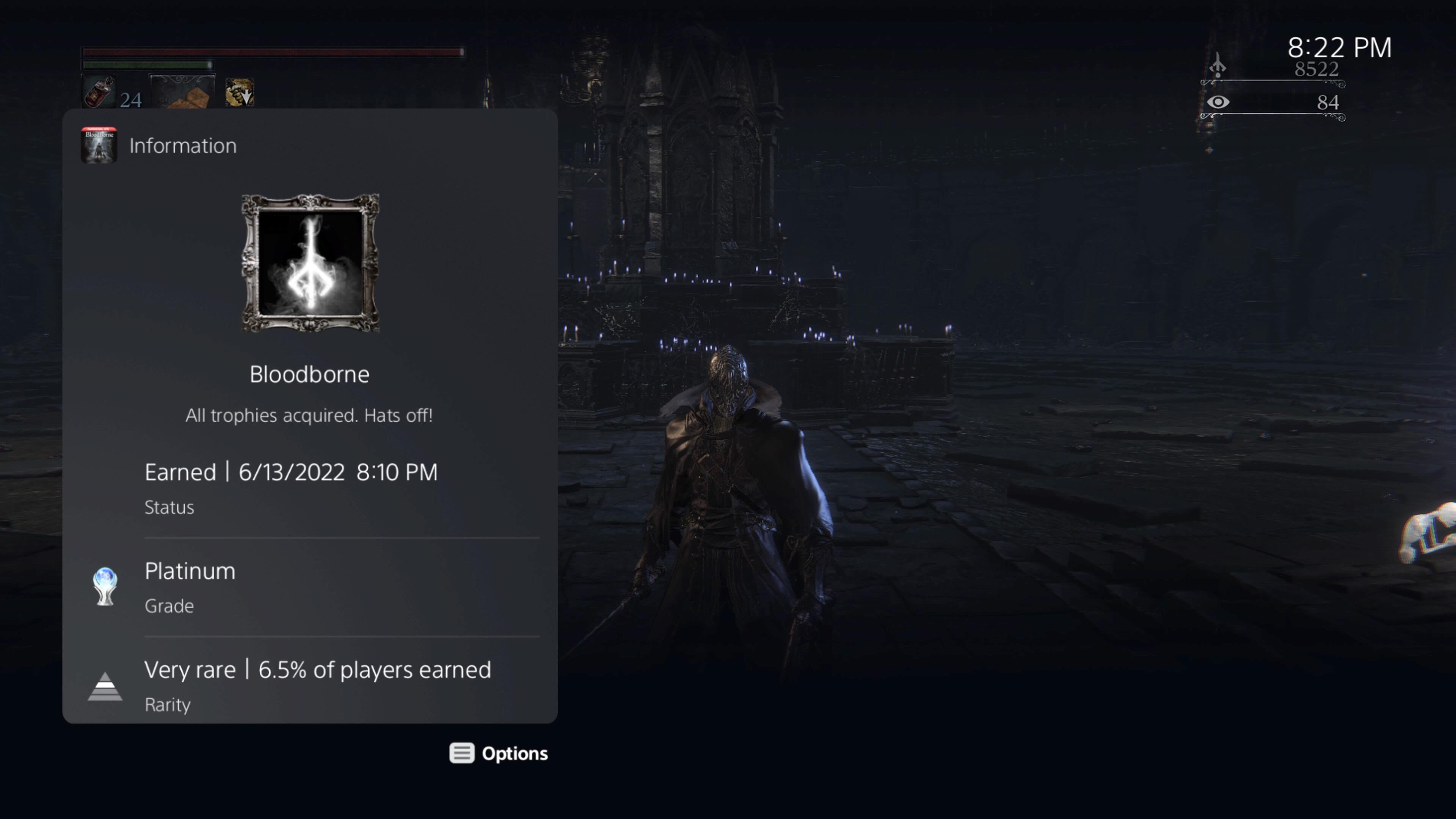This screenshot has width=1456, height=819.
Task: Click the Information panel header
Action: click(x=182, y=145)
